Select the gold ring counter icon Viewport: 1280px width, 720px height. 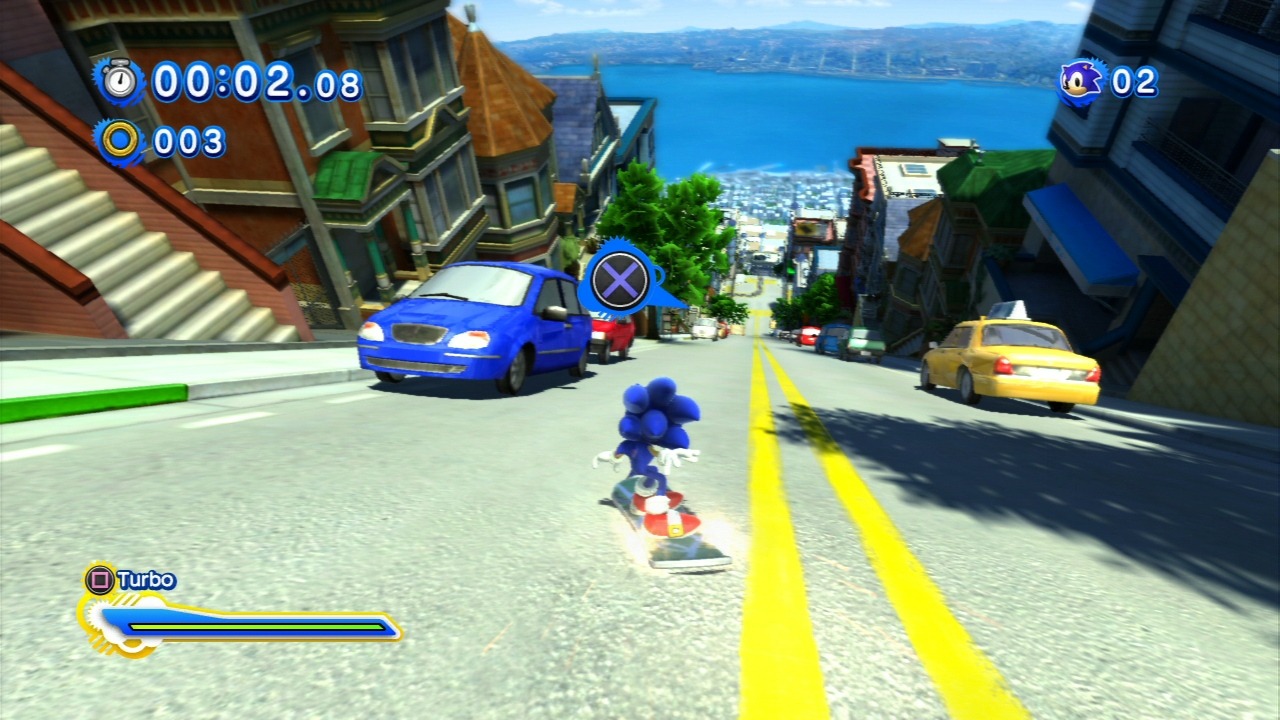click(120, 141)
